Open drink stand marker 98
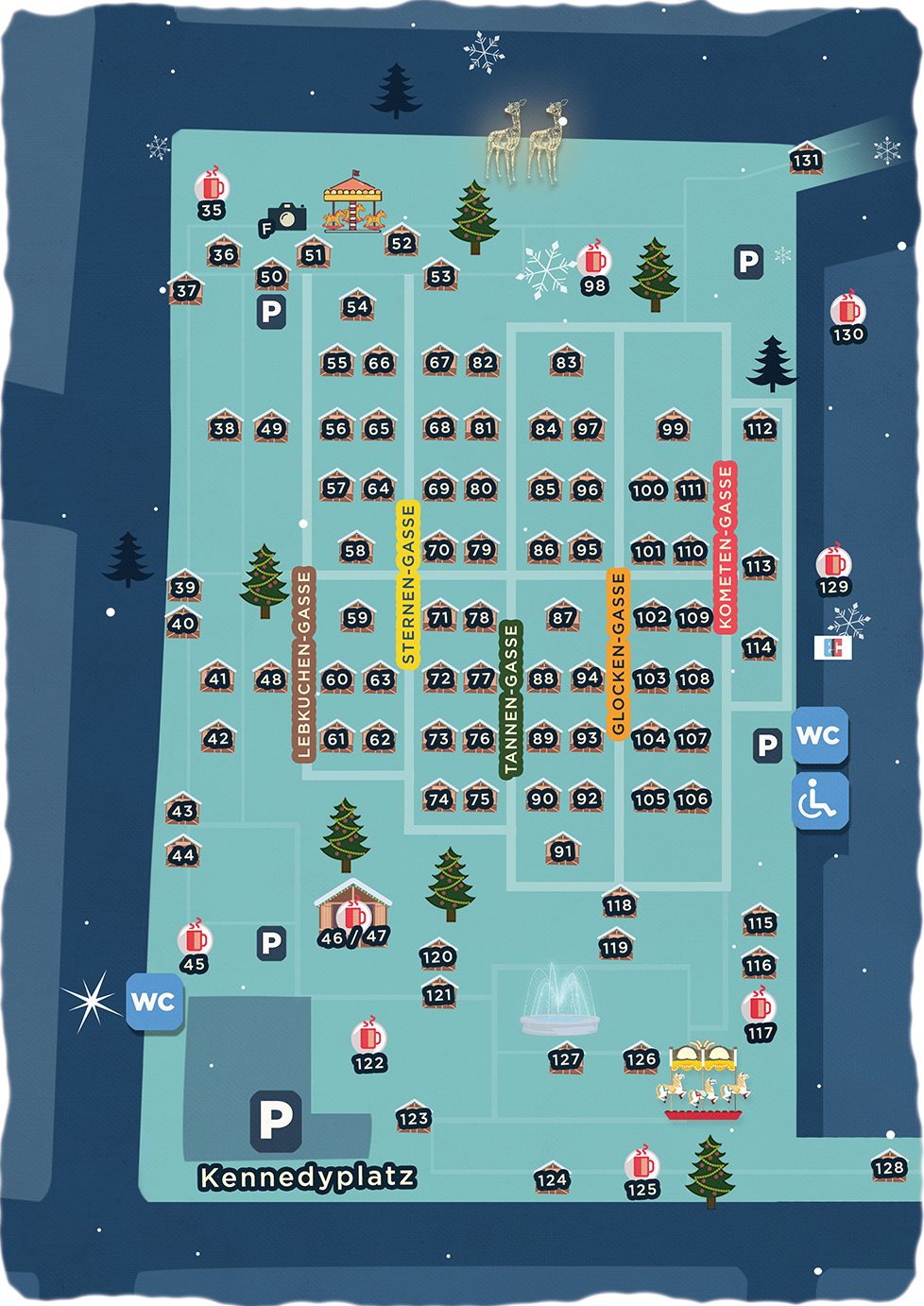The width and height of the screenshot is (924, 1306). coord(594,268)
